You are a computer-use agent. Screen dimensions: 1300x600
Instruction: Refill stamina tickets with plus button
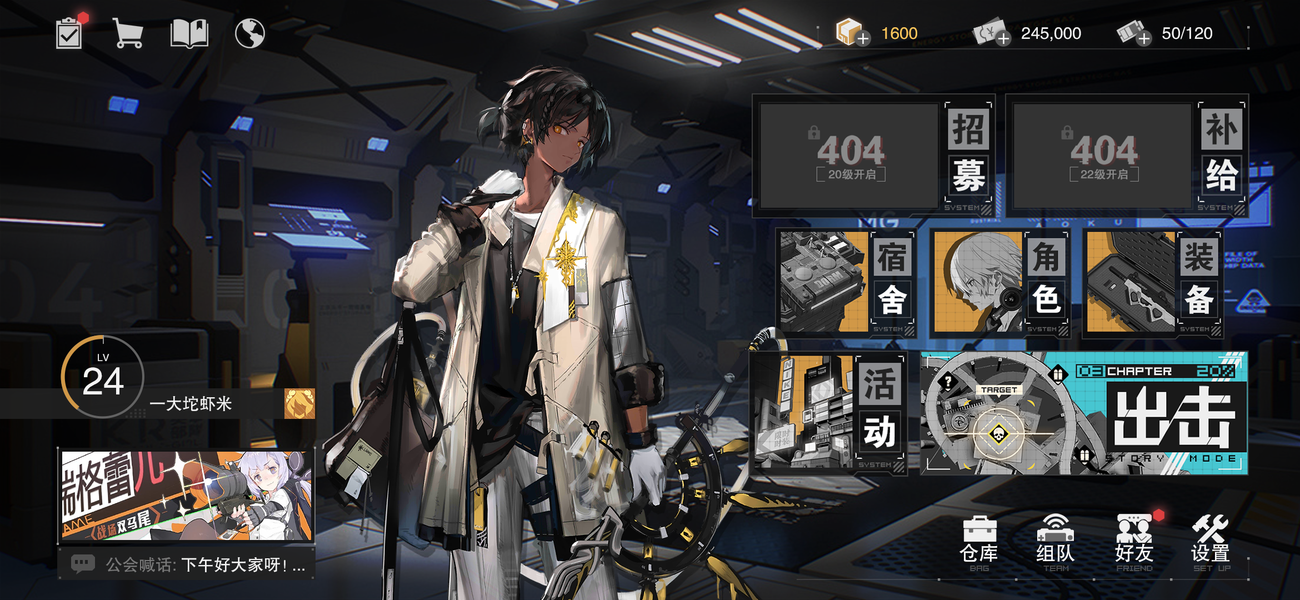1143,38
